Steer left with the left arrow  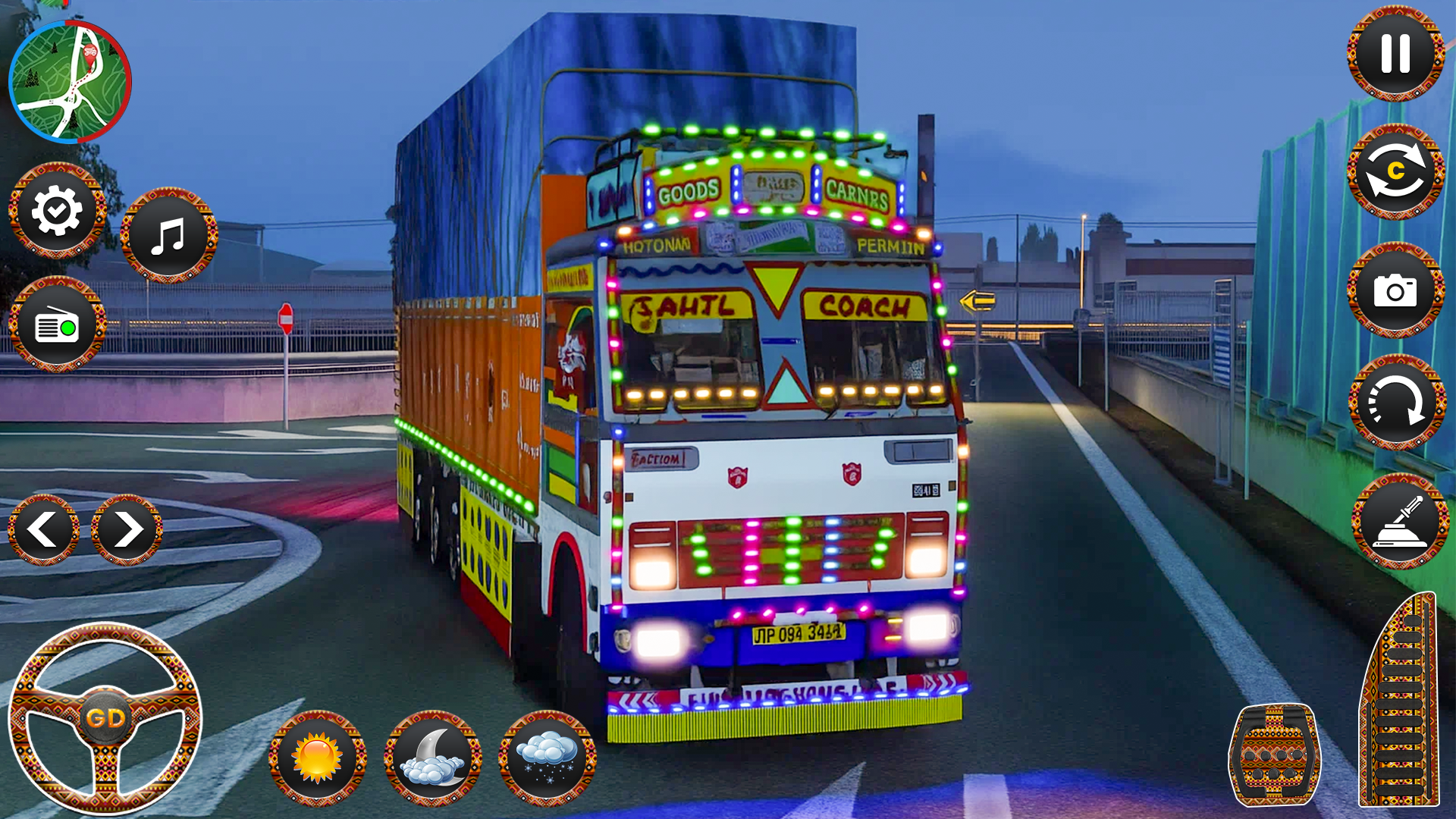(x=43, y=529)
